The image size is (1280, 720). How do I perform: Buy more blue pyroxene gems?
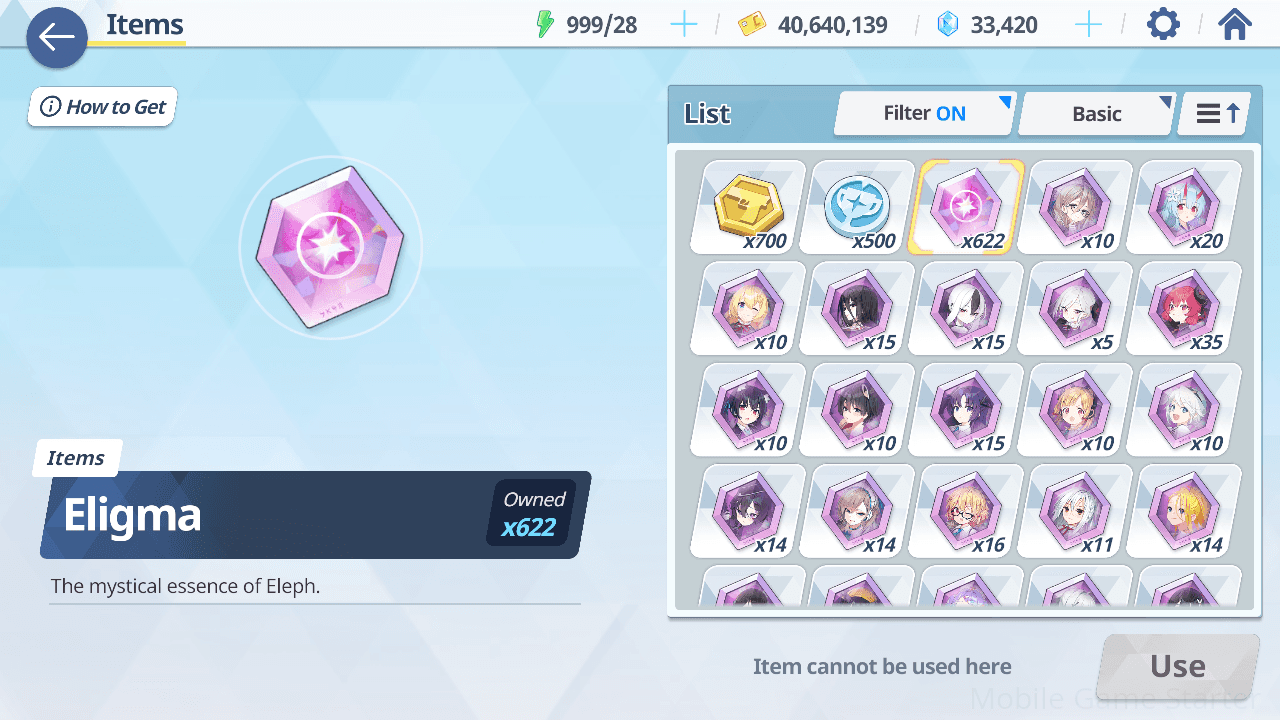[x=1088, y=25]
